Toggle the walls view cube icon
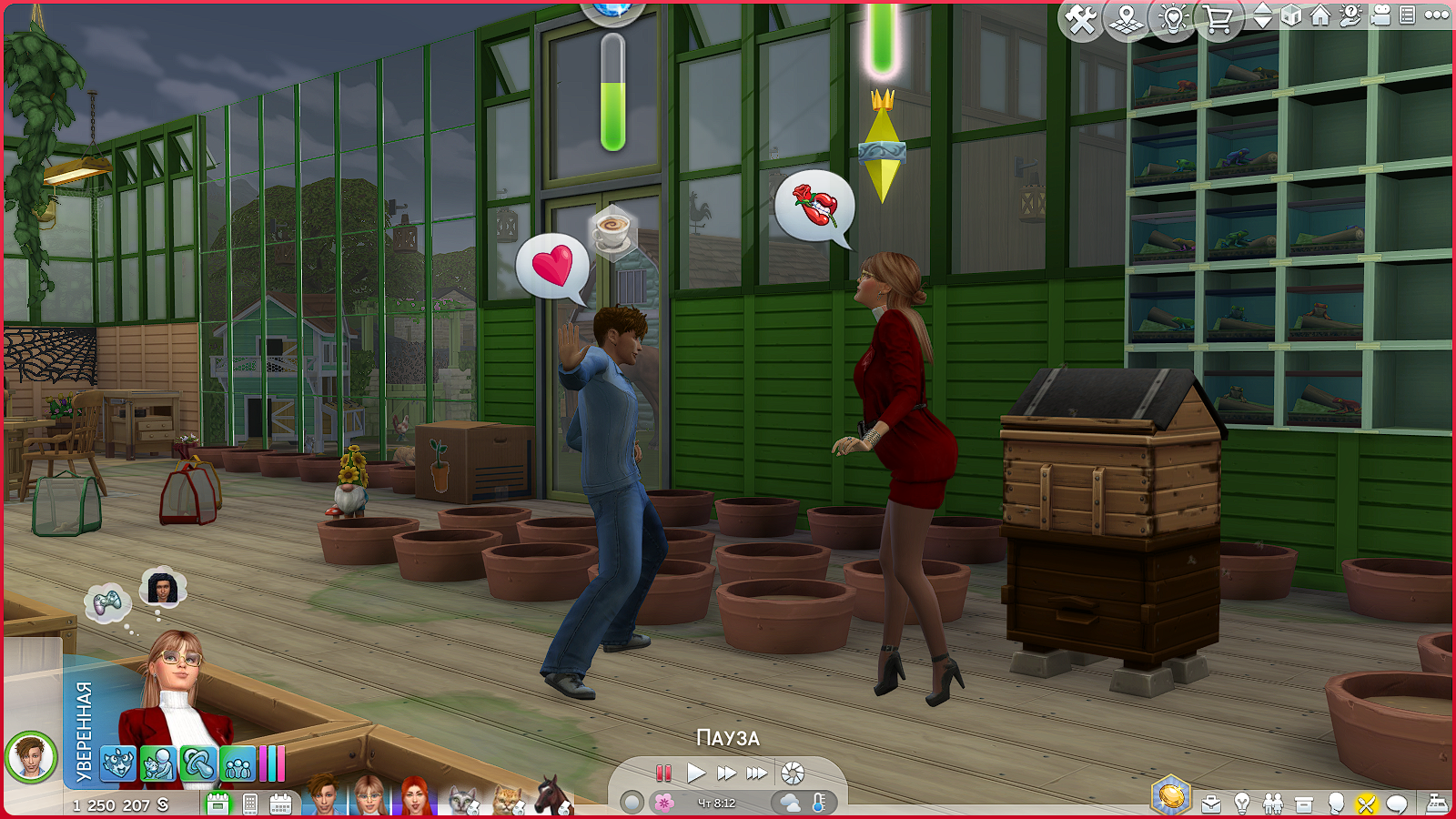This screenshot has width=1456, height=819. click(x=1290, y=16)
